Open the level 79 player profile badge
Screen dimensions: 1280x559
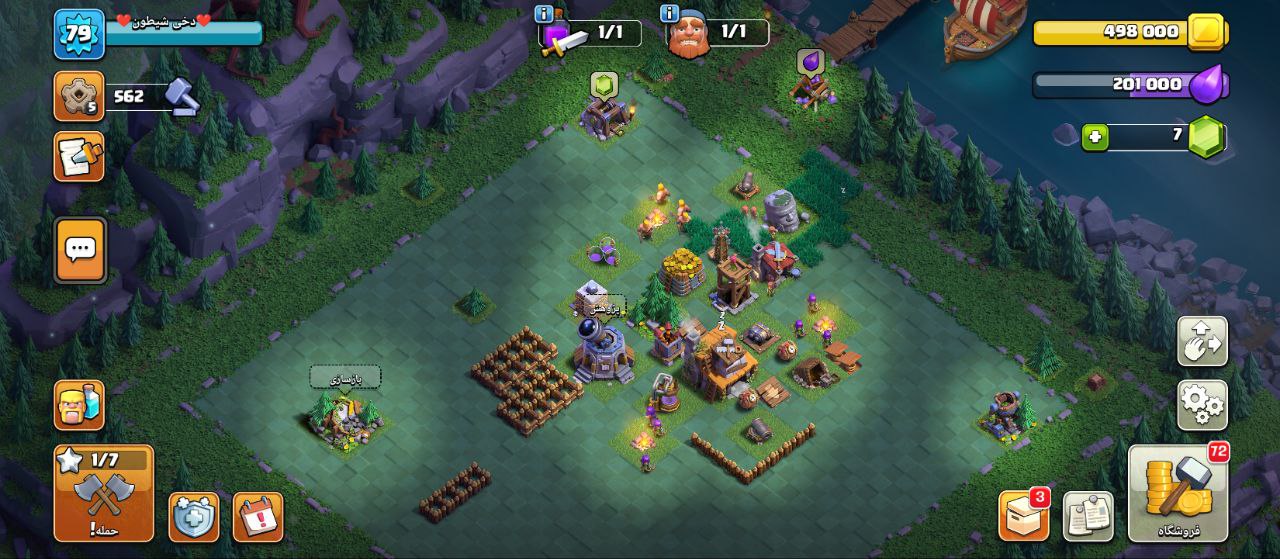pyautogui.click(x=79, y=34)
